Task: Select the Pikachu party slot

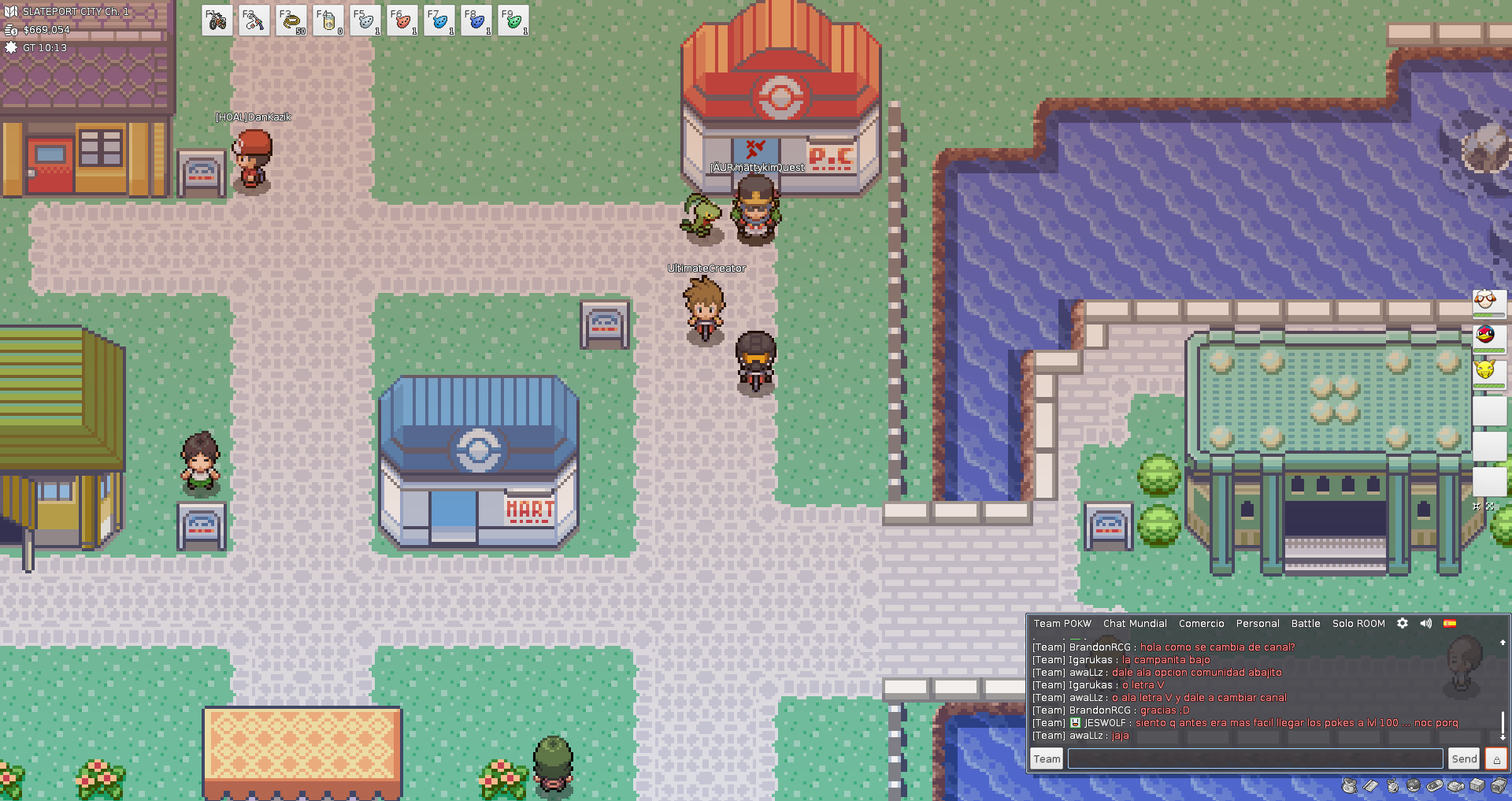Action: click(1488, 370)
